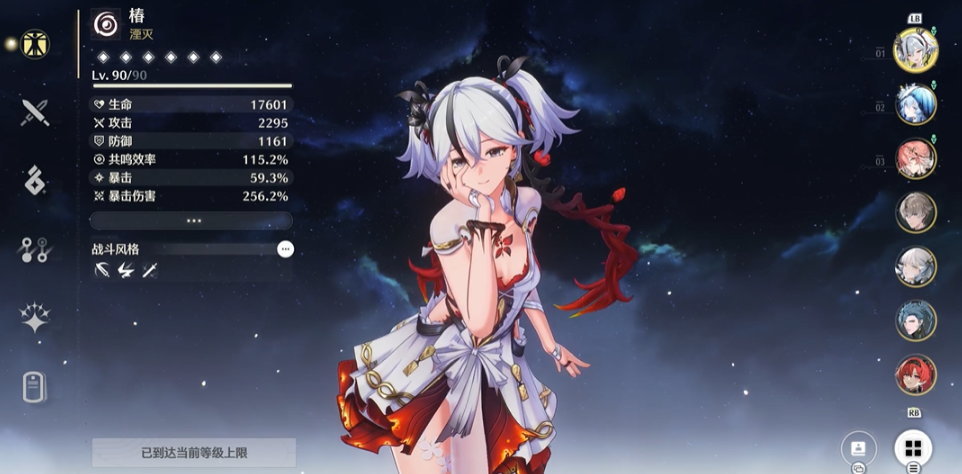Open the forte skill tree tab

tap(36, 250)
